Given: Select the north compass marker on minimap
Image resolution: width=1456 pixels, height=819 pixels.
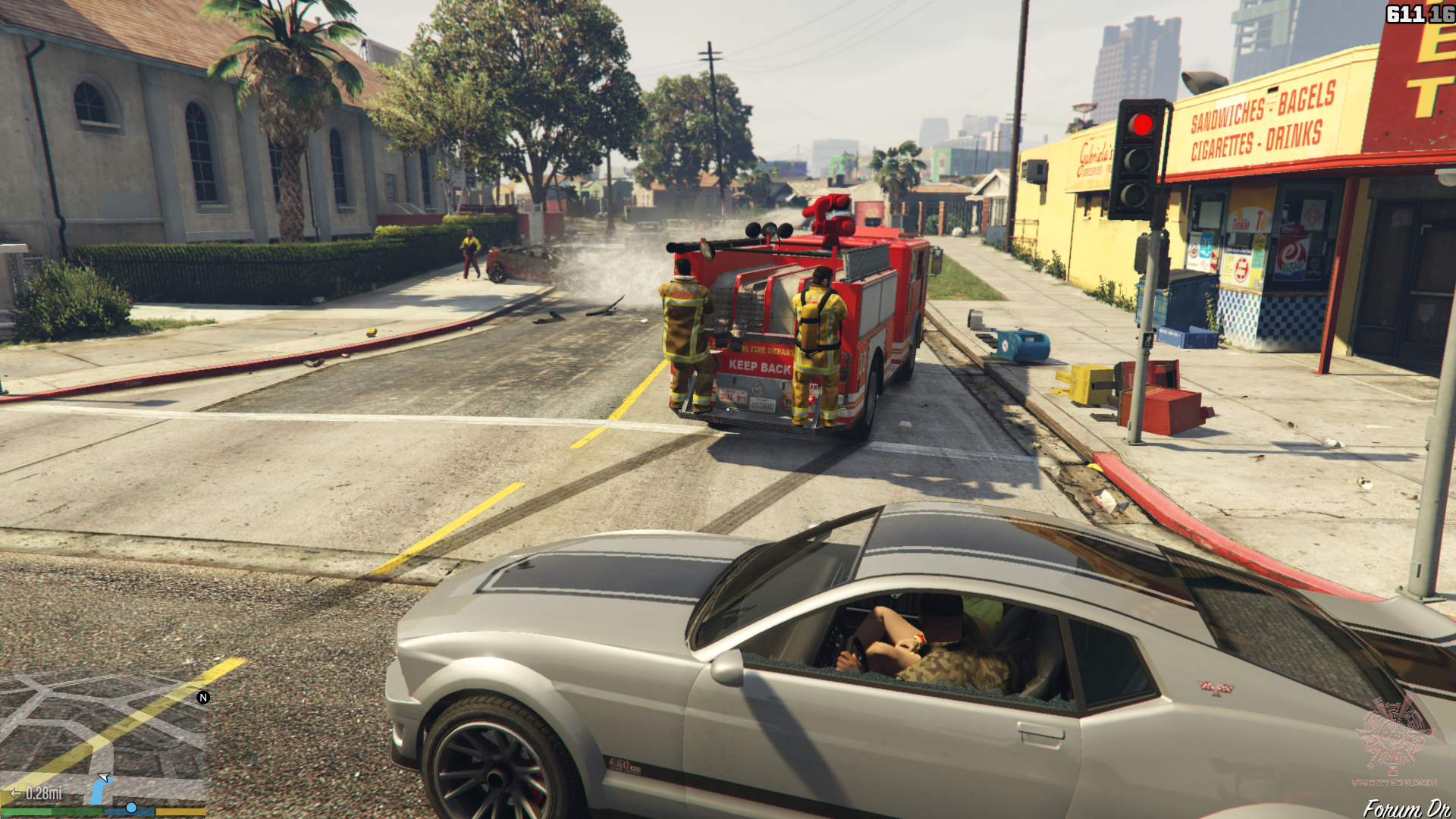Looking at the screenshot, I should click(203, 698).
